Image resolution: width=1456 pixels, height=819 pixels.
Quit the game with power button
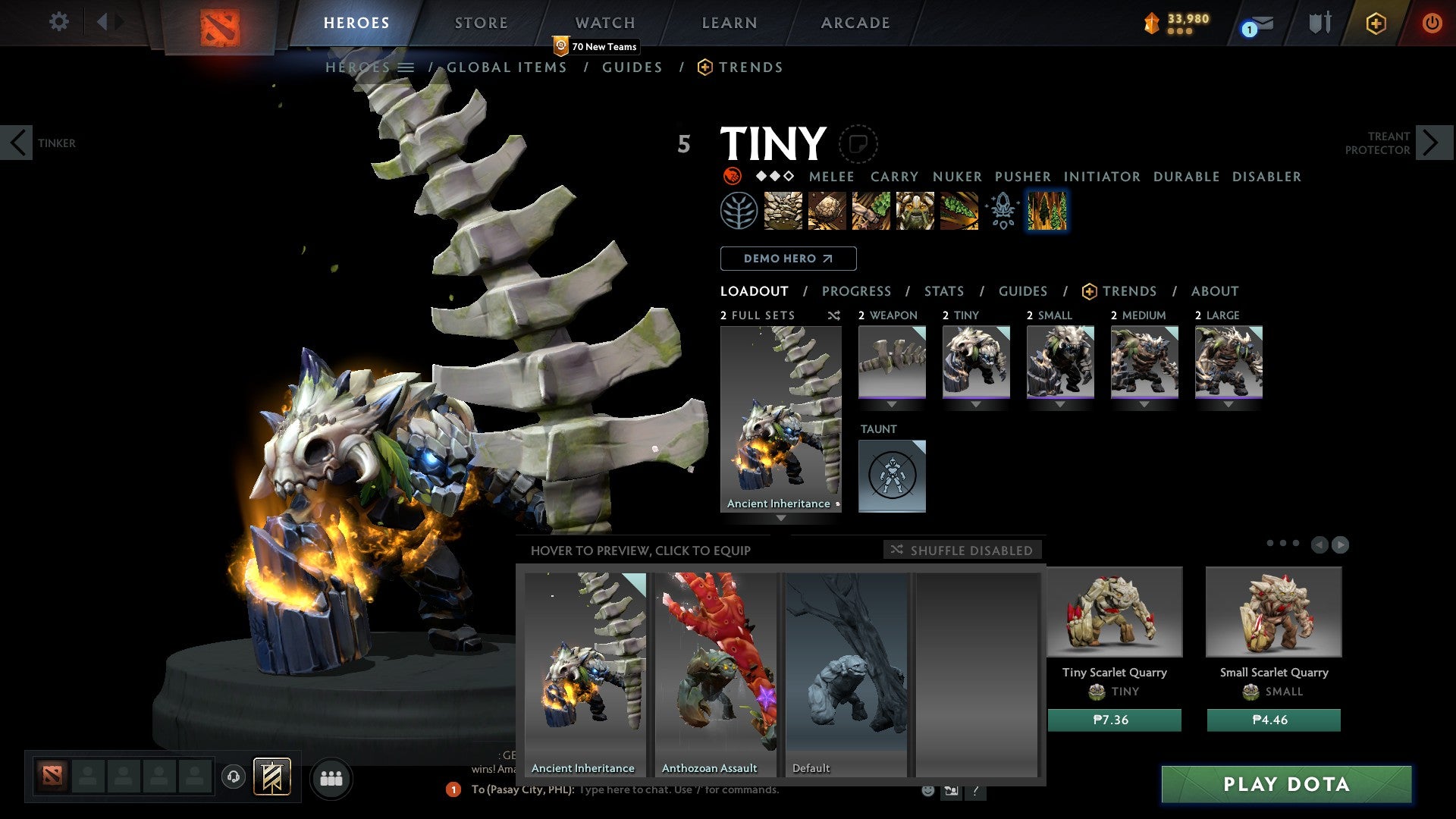coord(1431,23)
